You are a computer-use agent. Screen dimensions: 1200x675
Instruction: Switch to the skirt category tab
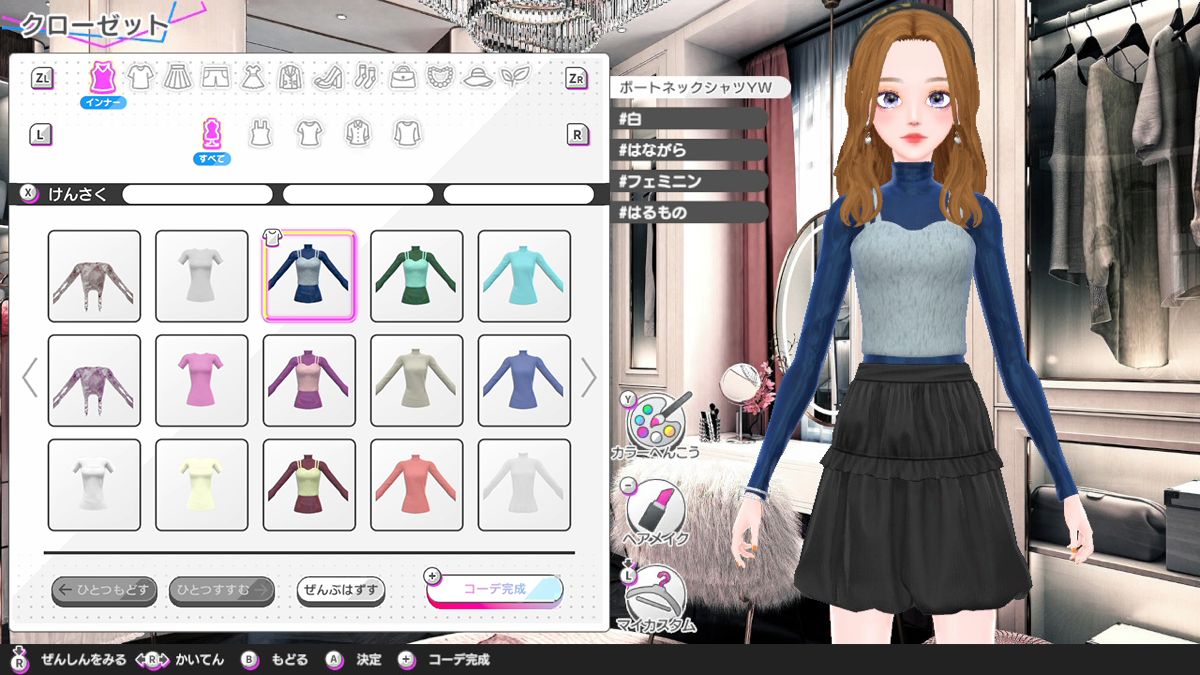tap(177, 76)
